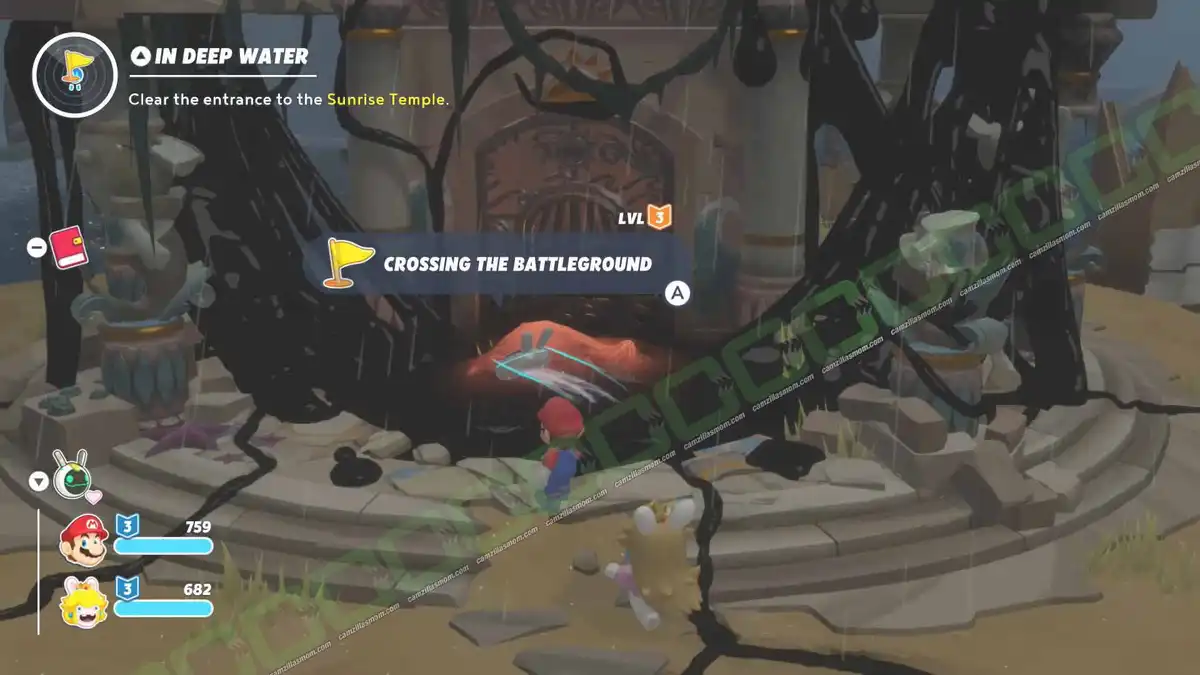The height and width of the screenshot is (675, 1200).
Task: Select the Crossing the Battleground banner
Action: pyautogui.click(x=505, y=264)
